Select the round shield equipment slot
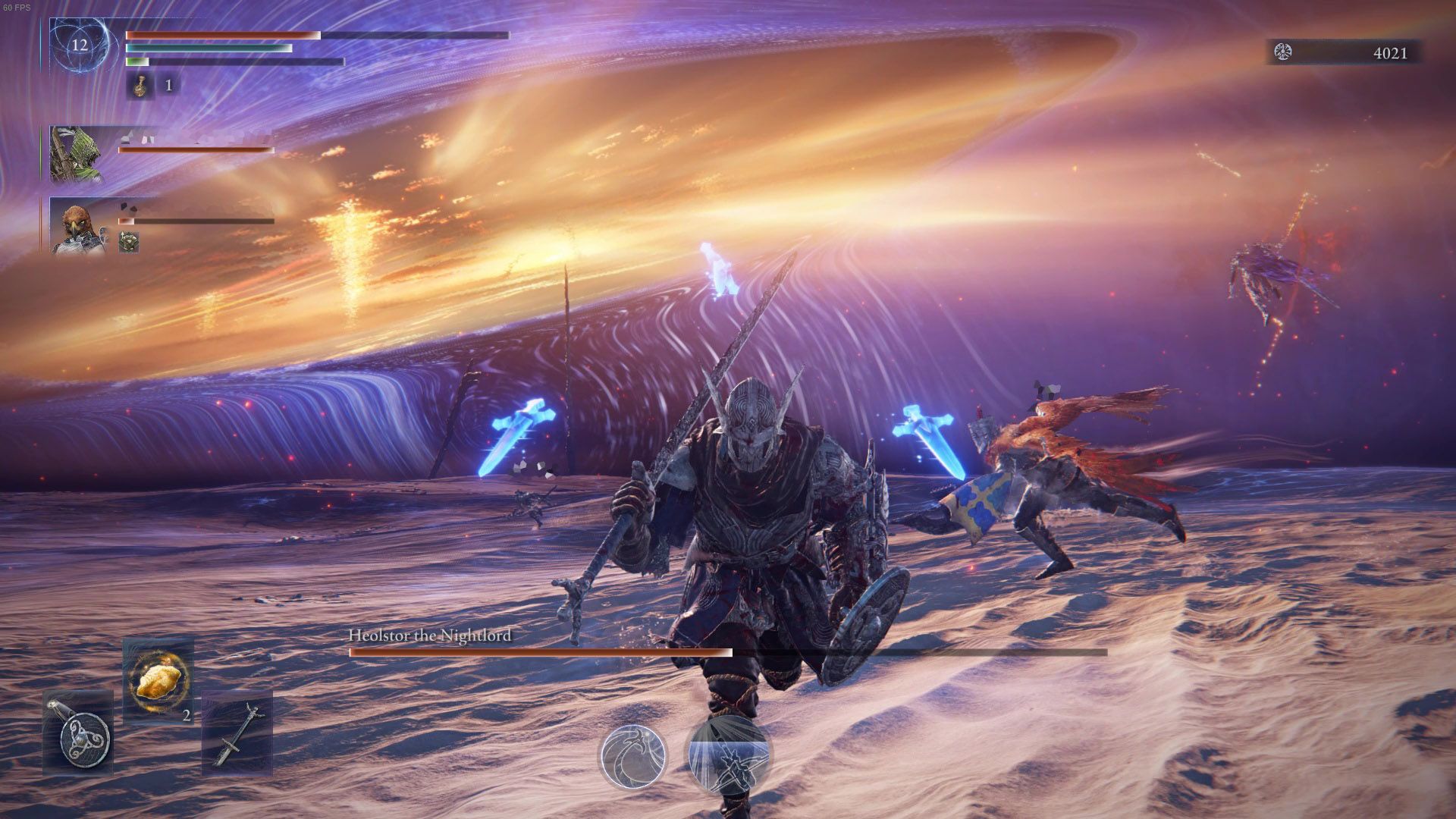The image size is (1456, 819). (x=78, y=734)
